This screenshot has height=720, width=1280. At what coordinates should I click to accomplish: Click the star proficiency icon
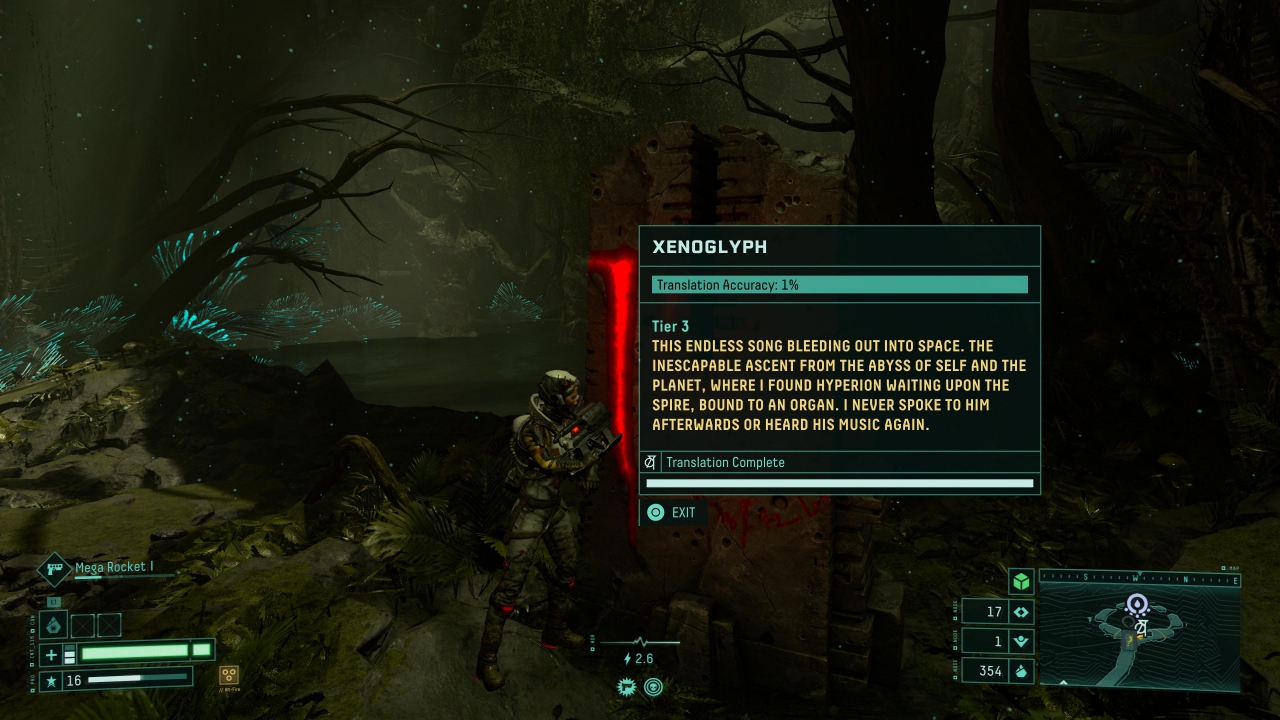pyautogui.click(x=52, y=681)
